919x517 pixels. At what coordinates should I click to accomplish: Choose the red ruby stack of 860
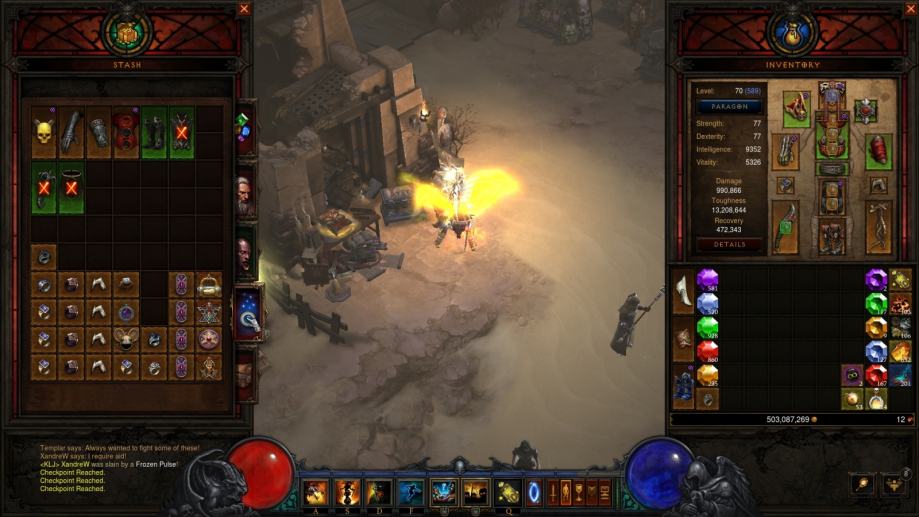tap(707, 350)
